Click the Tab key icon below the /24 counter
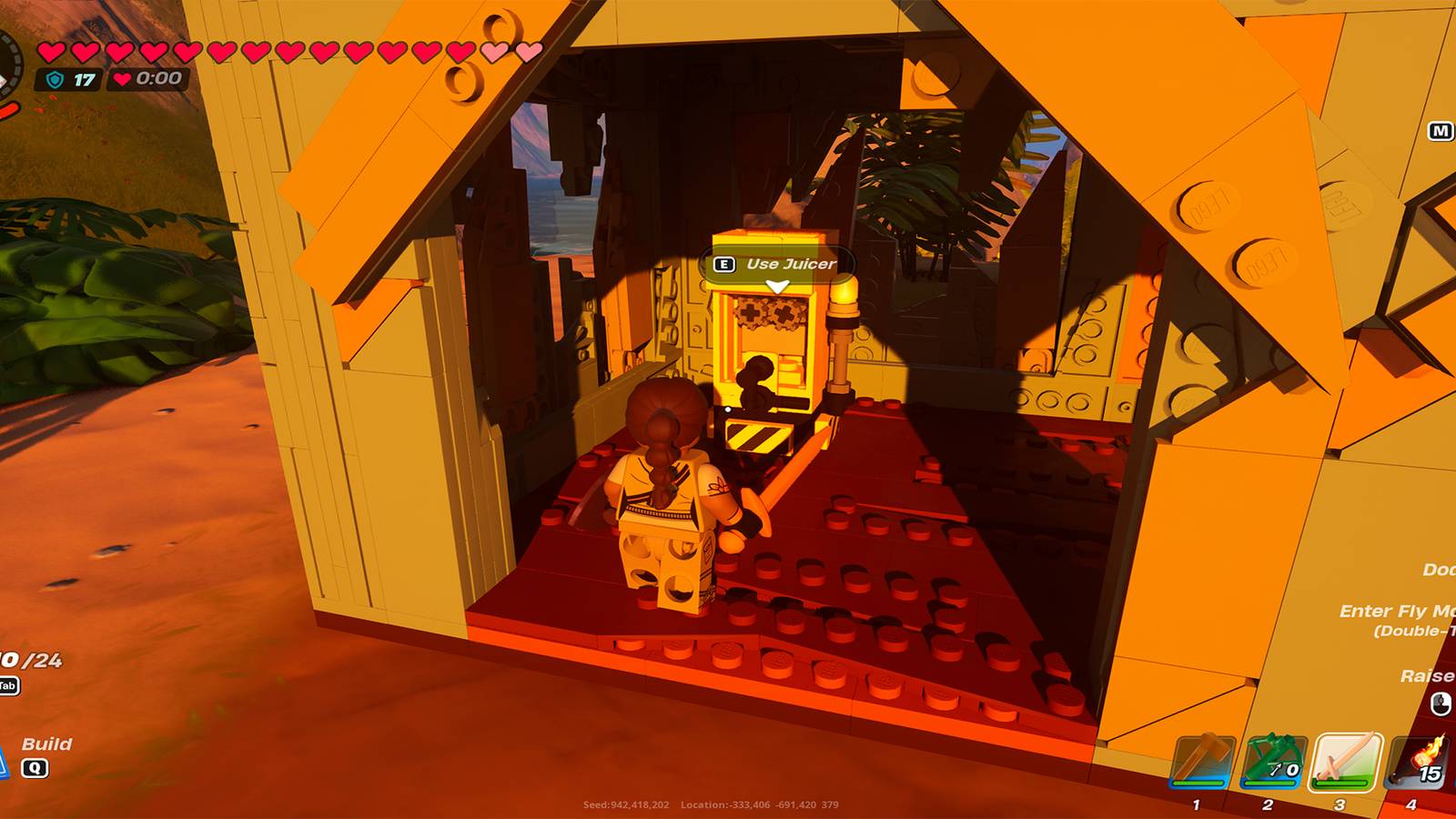1456x819 pixels. pos(8,685)
